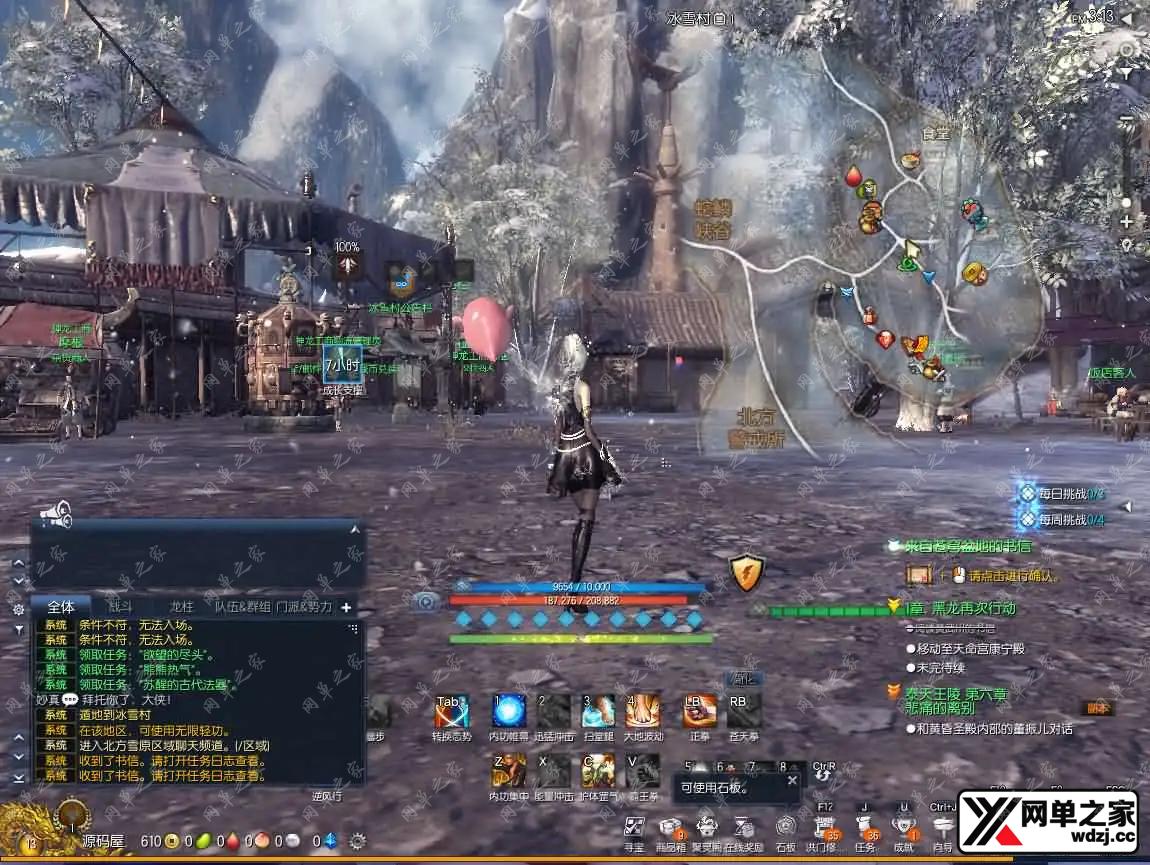The width and height of the screenshot is (1150, 865).
Task: Activate the 内功能弹 blue orb skill
Action: 509,711
